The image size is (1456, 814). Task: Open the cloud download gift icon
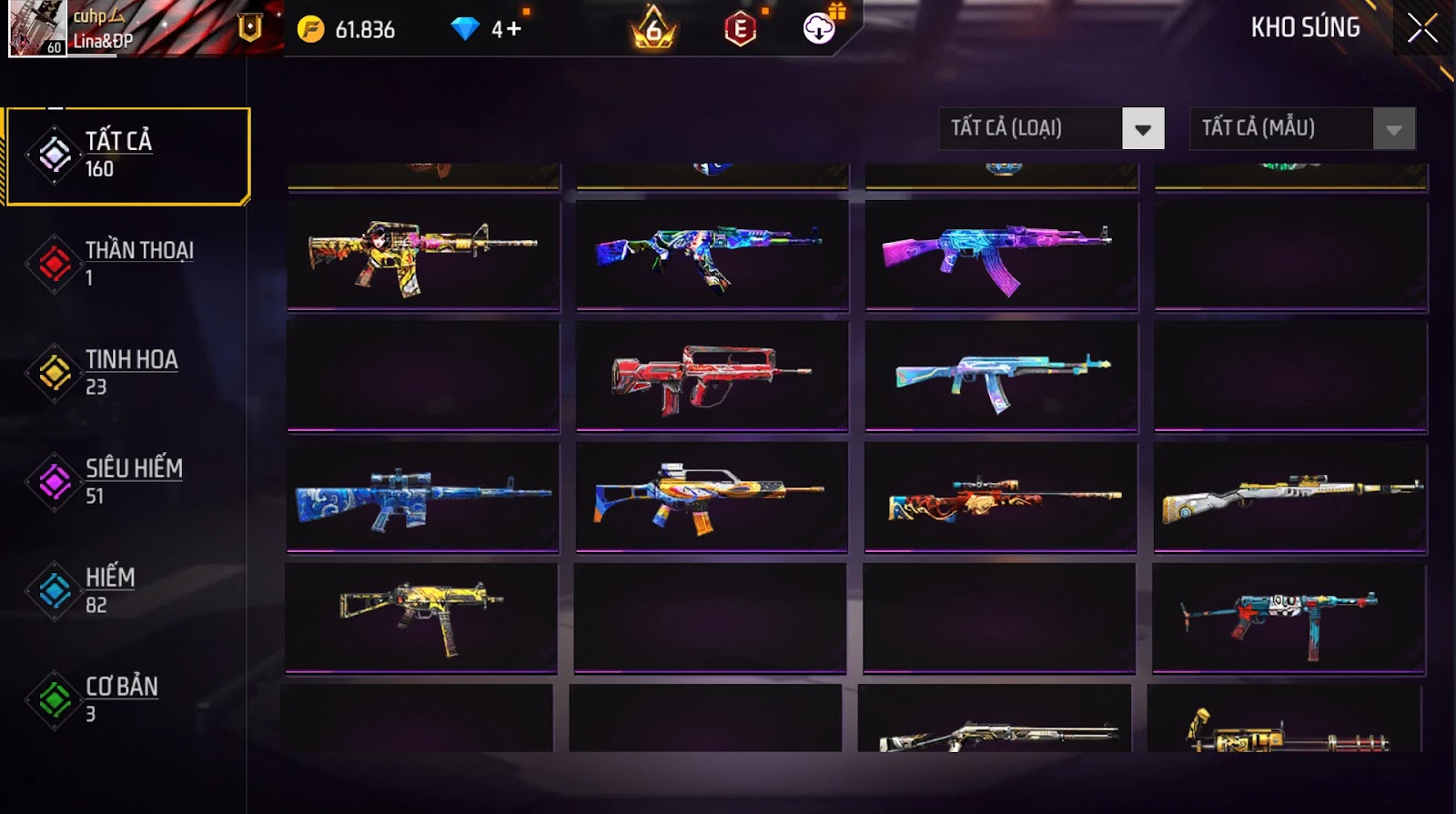tap(820, 29)
